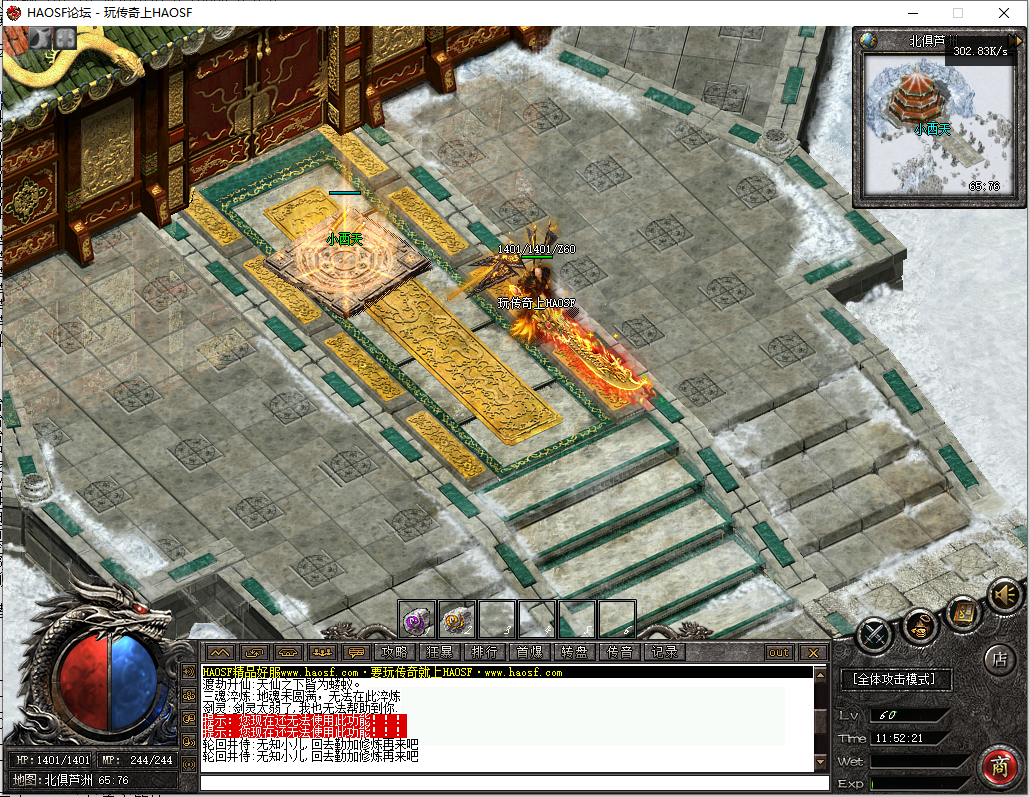Open the crossed swords icon
This screenshot has width=1030, height=797.
point(875,634)
